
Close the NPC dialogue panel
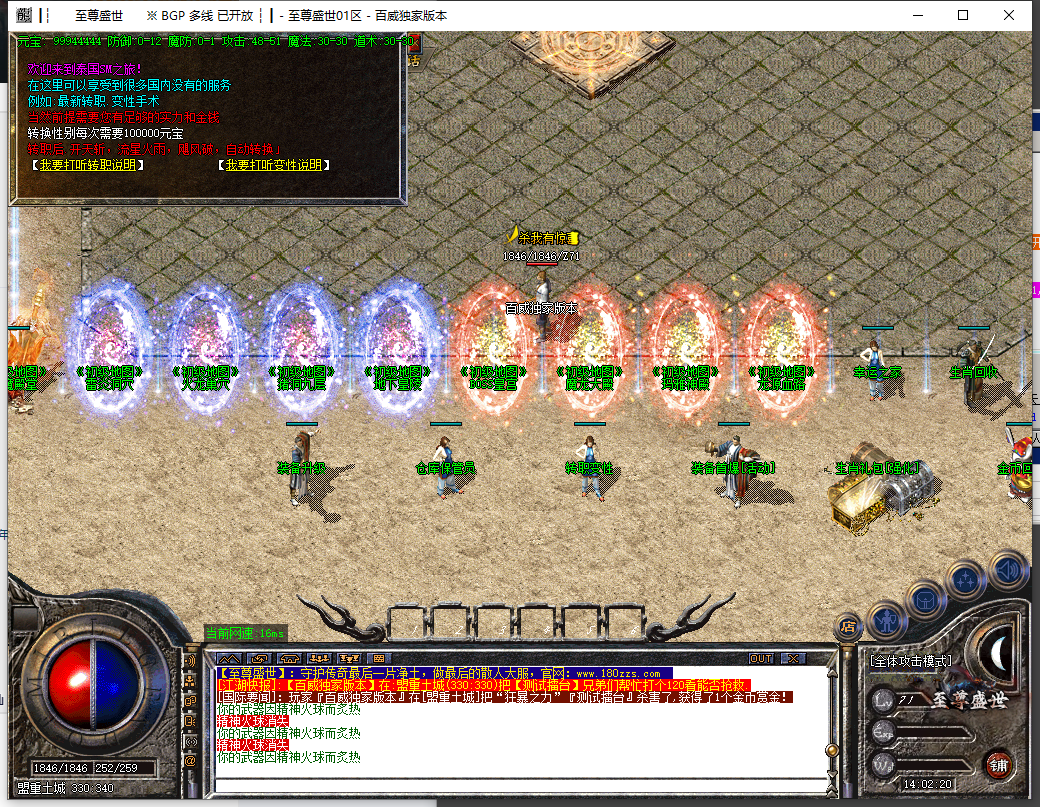click(412, 45)
